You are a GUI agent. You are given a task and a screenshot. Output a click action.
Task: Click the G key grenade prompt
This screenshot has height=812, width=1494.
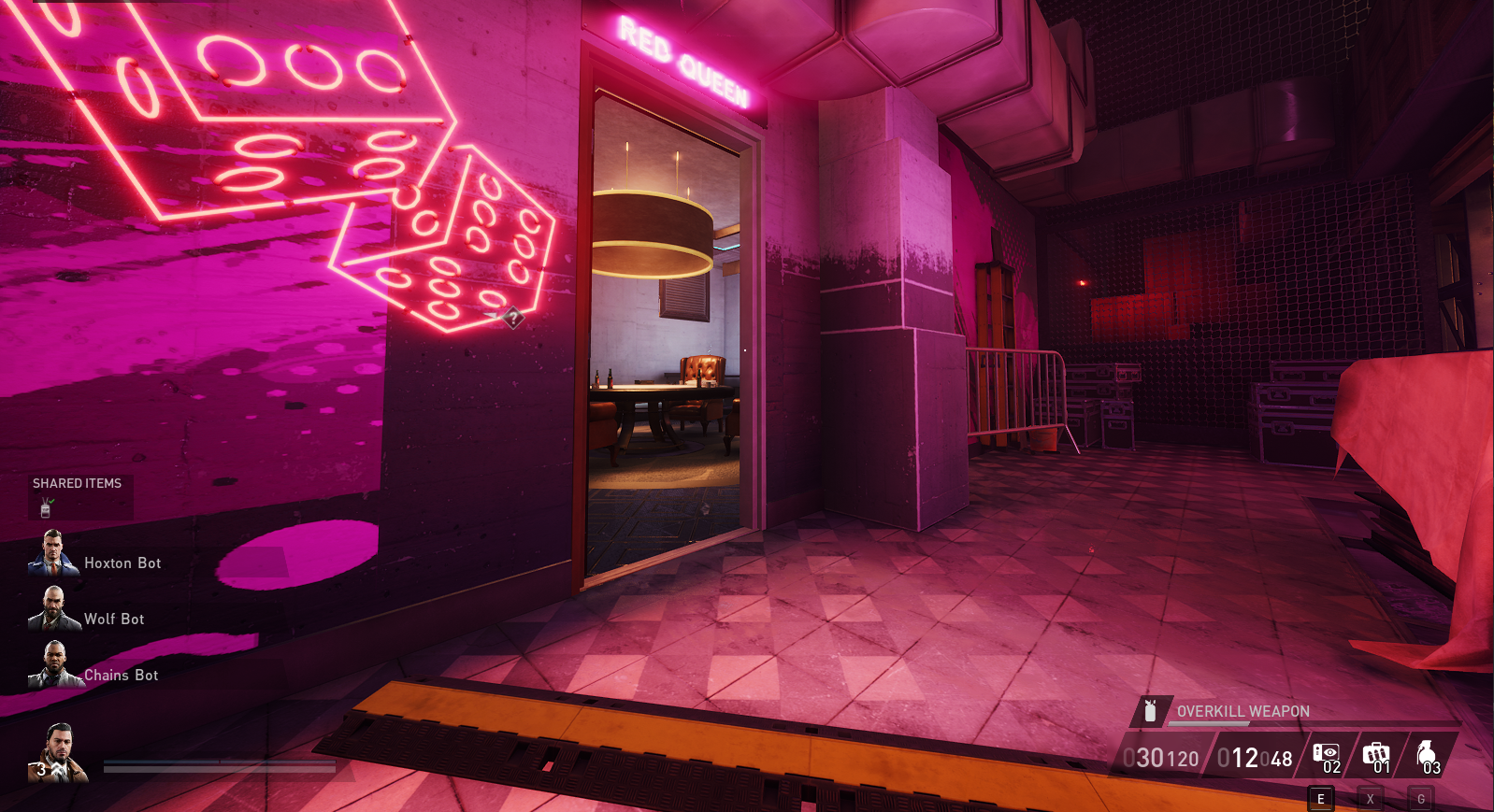1421,798
